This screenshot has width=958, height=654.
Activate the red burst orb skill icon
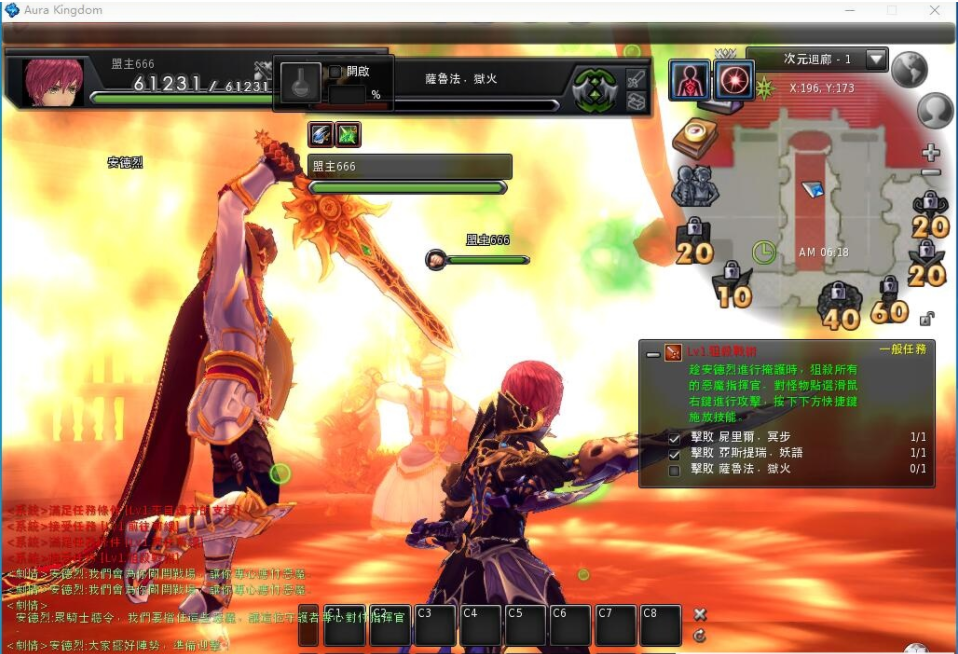point(734,81)
